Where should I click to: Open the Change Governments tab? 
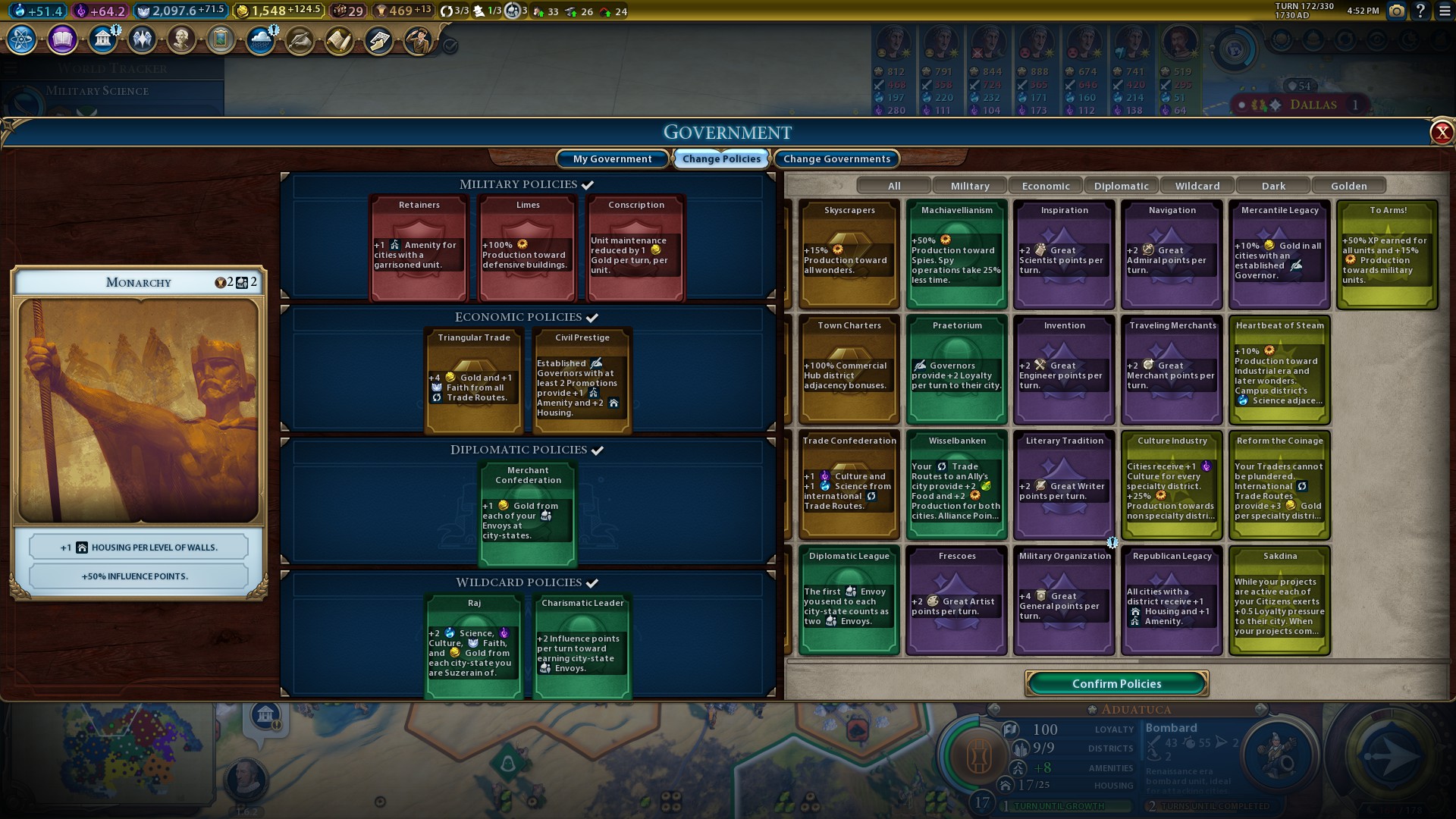tap(836, 158)
